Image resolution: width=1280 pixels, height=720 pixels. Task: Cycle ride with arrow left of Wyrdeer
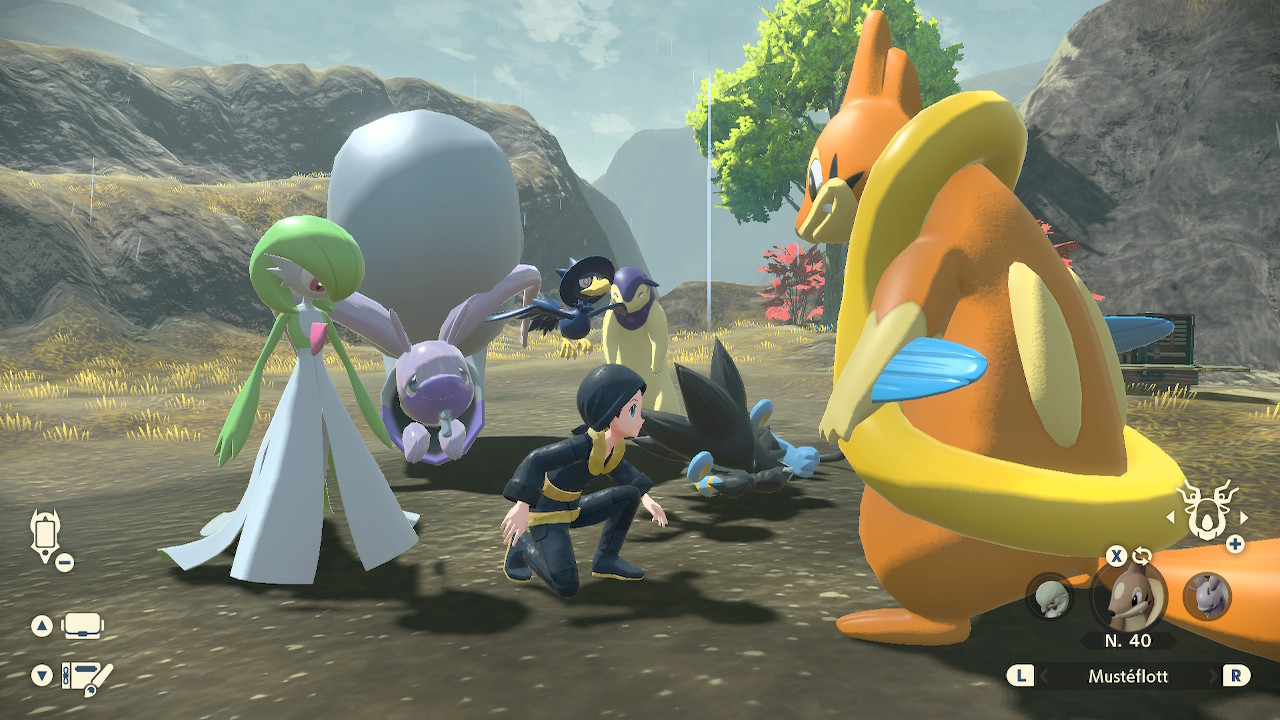(x=1171, y=517)
